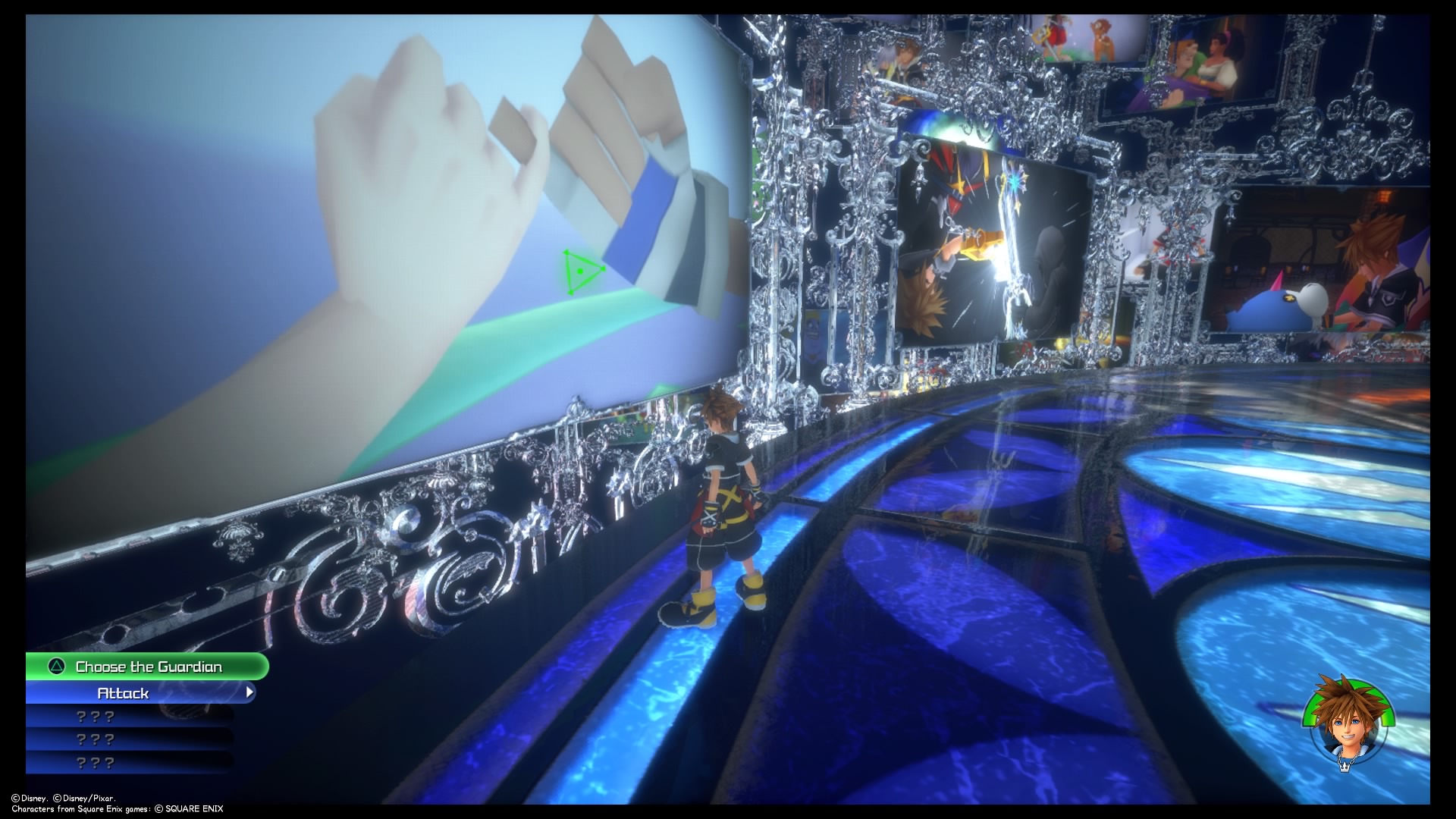Open the Choose the Guardian prompt

tap(148, 667)
